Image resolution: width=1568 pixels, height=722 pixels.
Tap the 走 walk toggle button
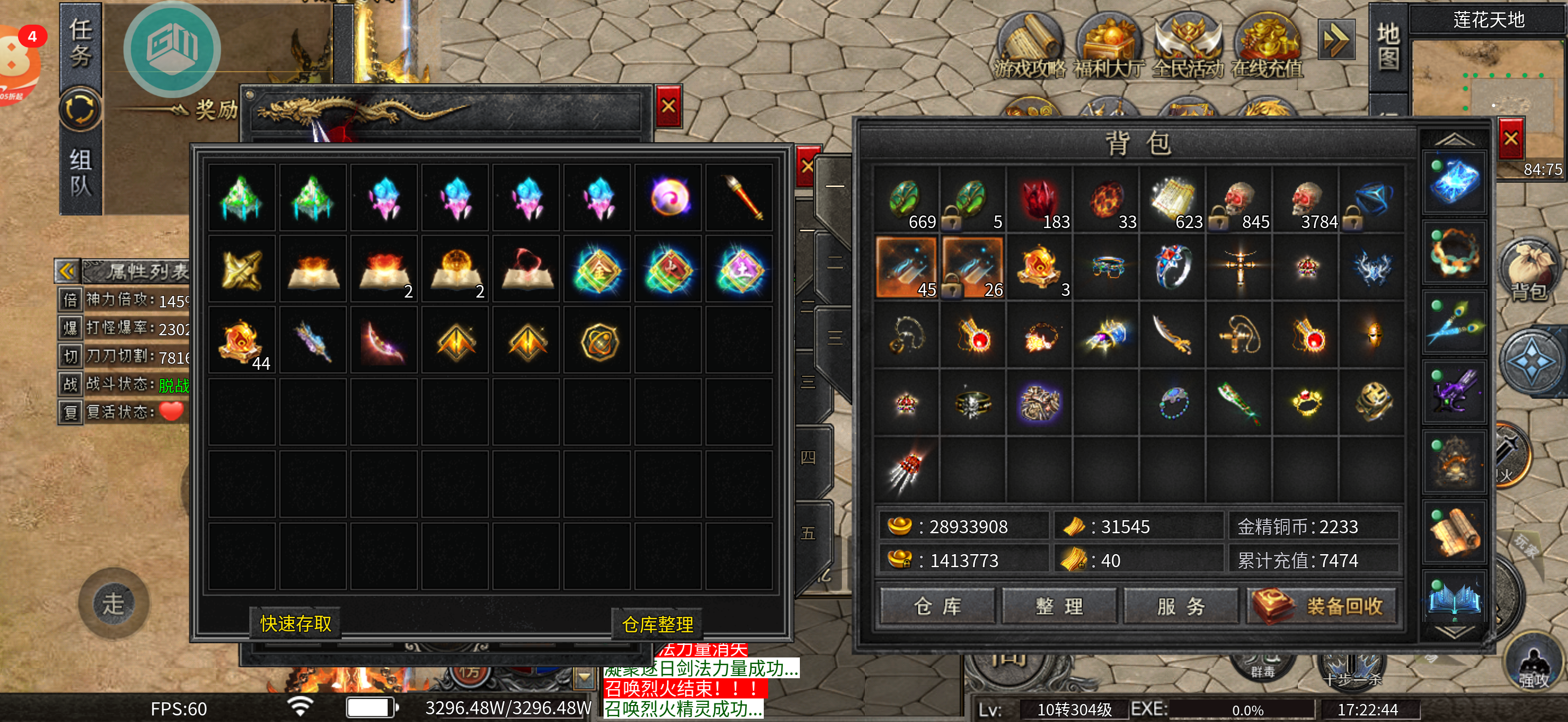113,603
